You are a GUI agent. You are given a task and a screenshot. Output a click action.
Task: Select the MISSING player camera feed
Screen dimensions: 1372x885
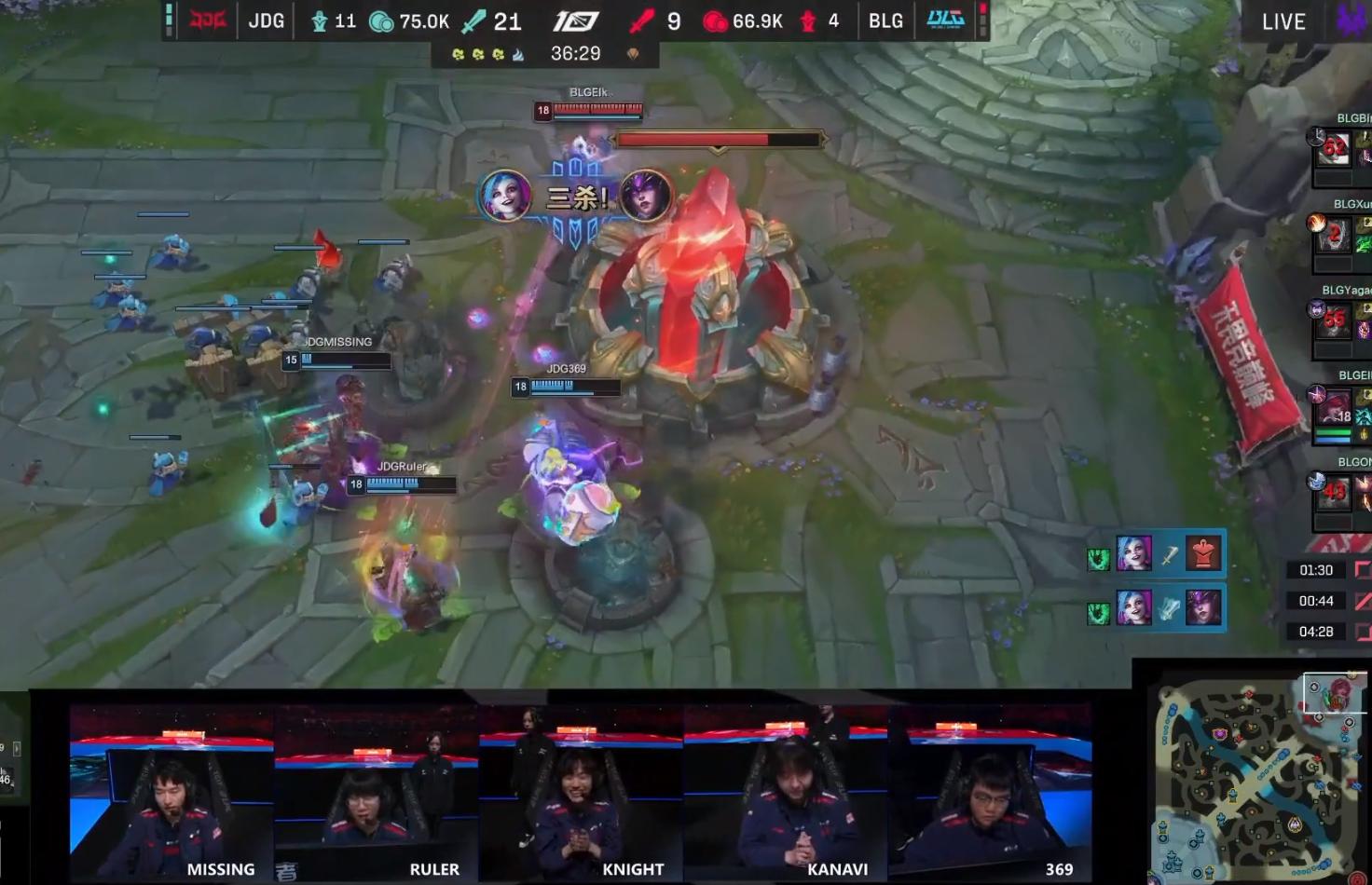[171, 792]
